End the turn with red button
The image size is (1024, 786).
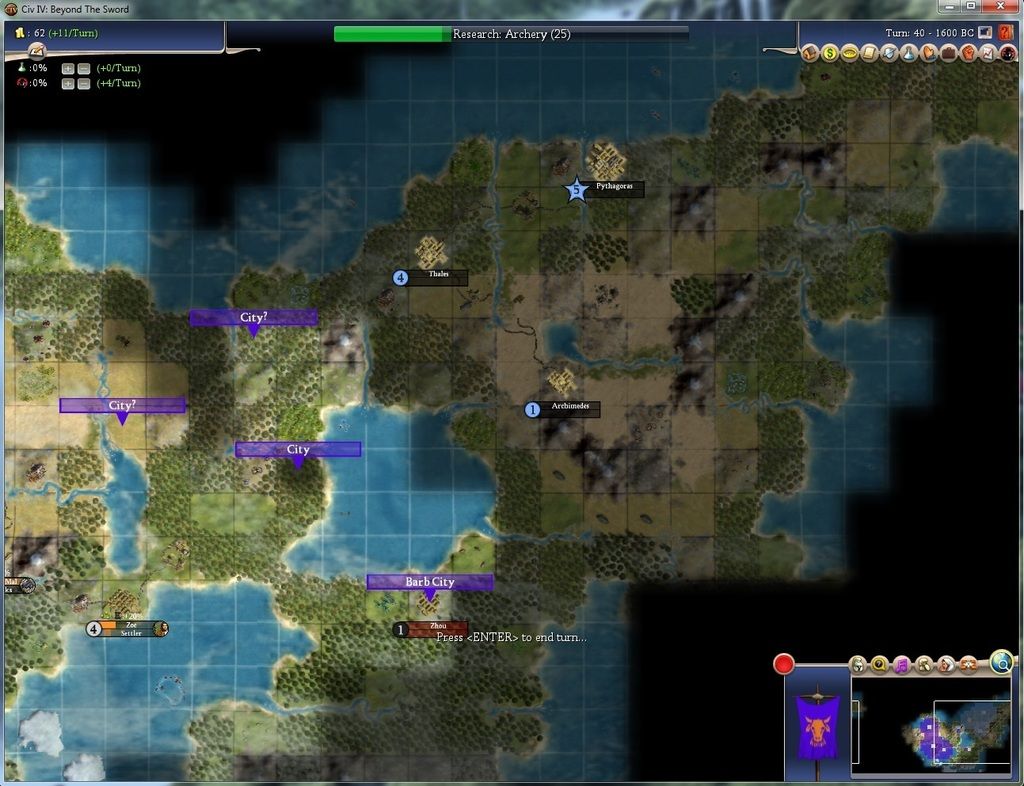(x=784, y=663)
